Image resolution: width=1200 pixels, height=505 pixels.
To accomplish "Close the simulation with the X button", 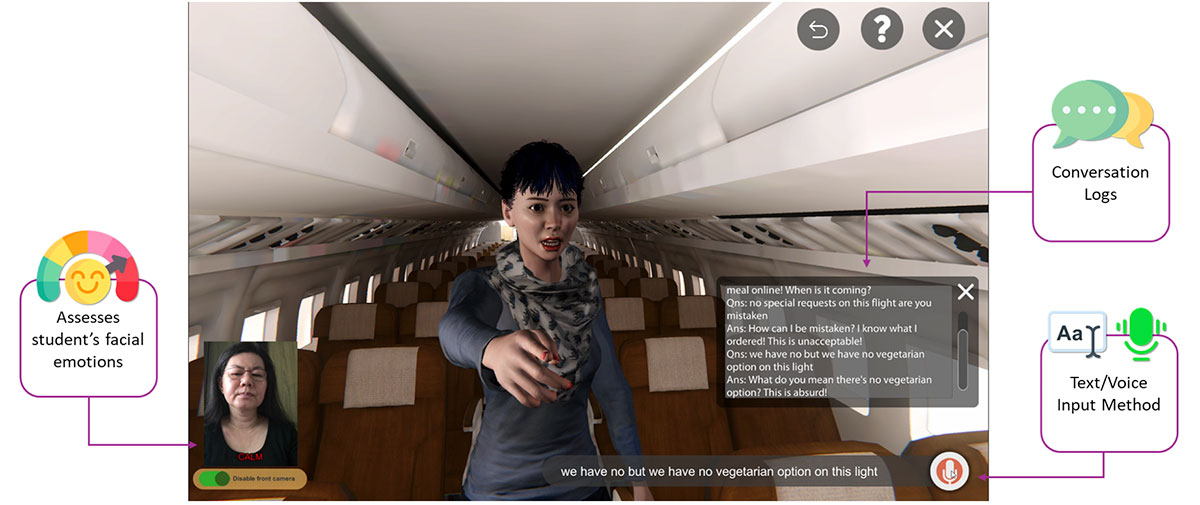I will coord(943,30).
